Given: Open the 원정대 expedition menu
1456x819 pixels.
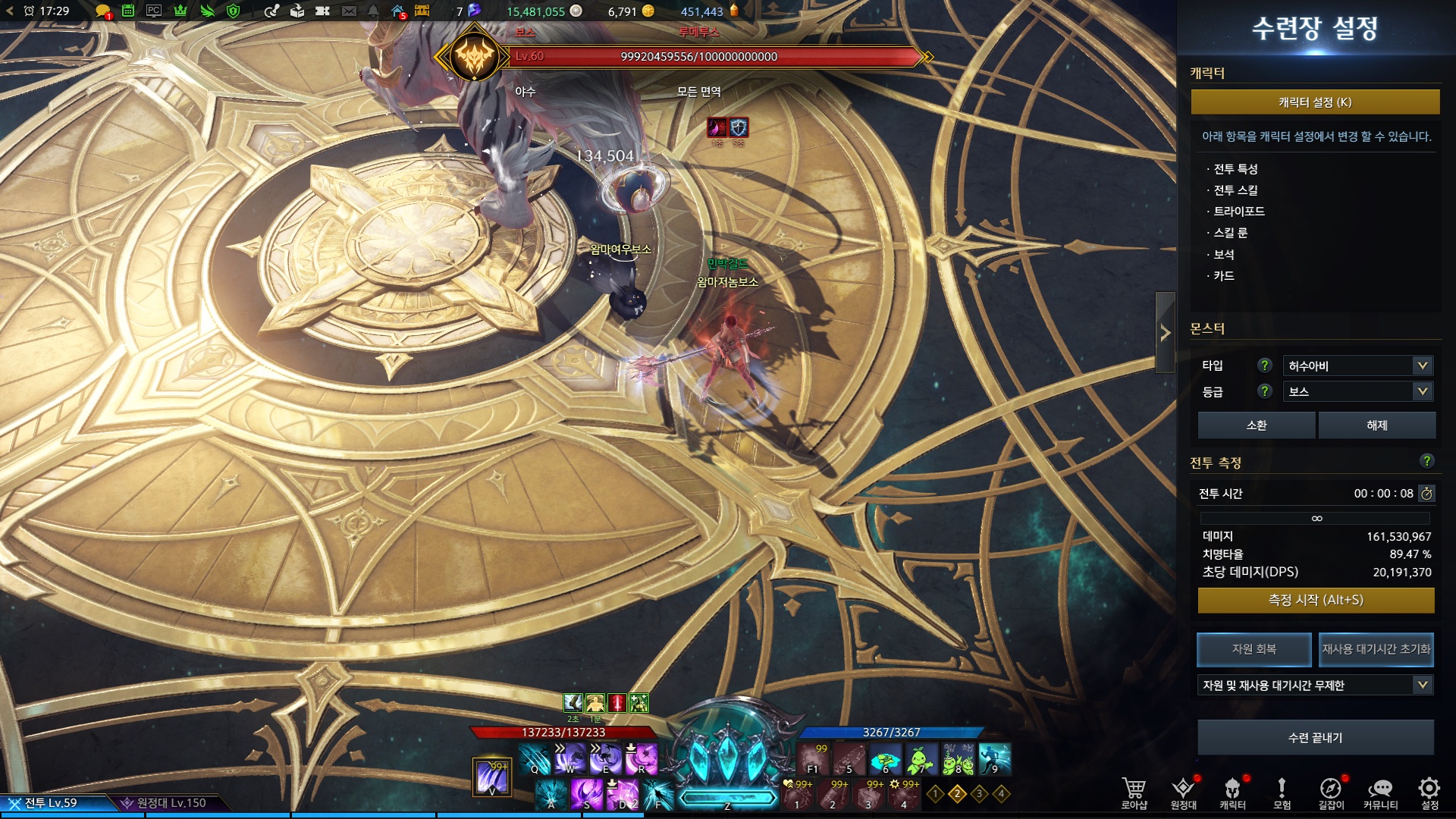Looking at the screenshot, I should [1183, 792].
